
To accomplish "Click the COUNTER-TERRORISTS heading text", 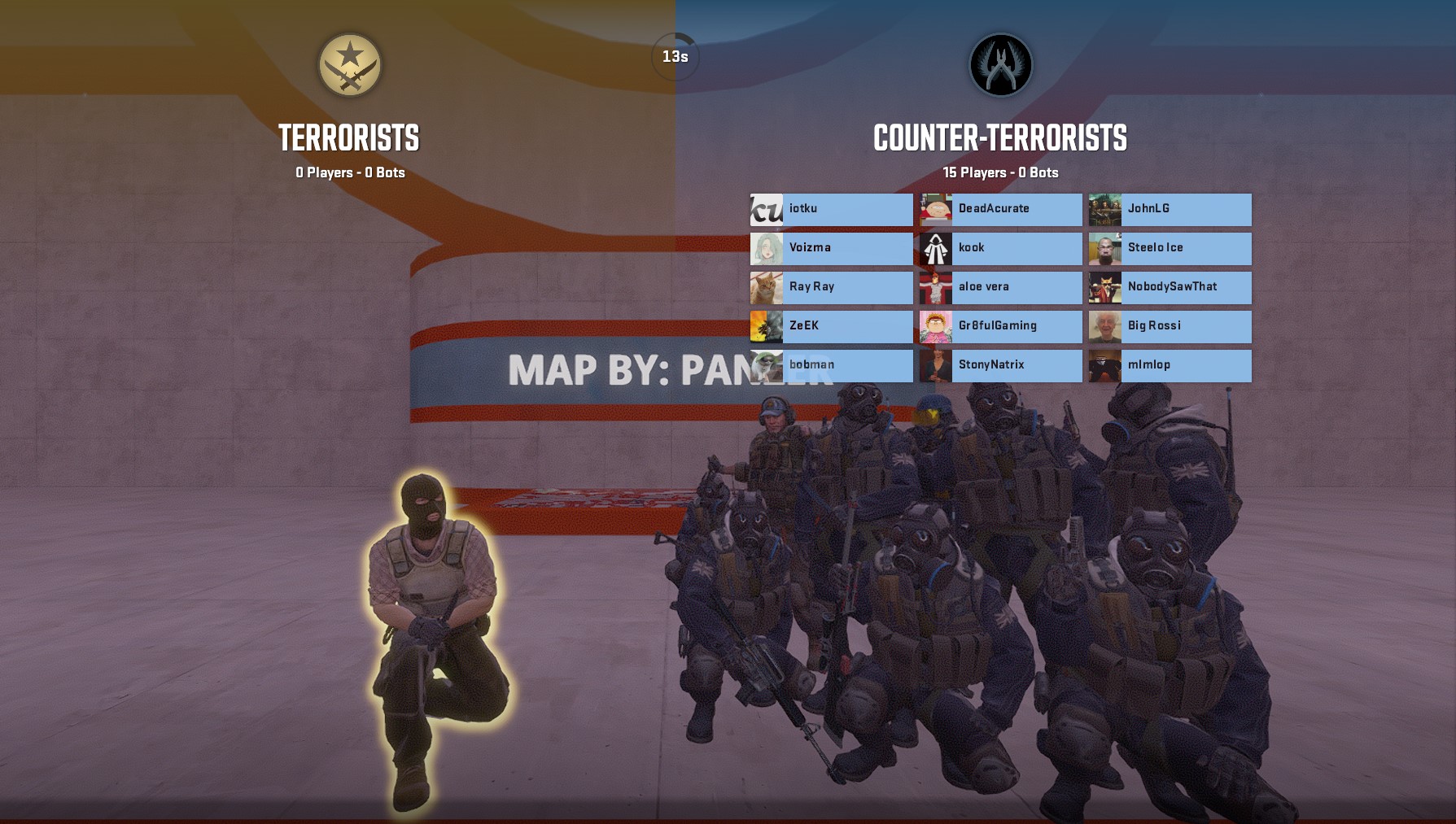I will coord(1001,138).
